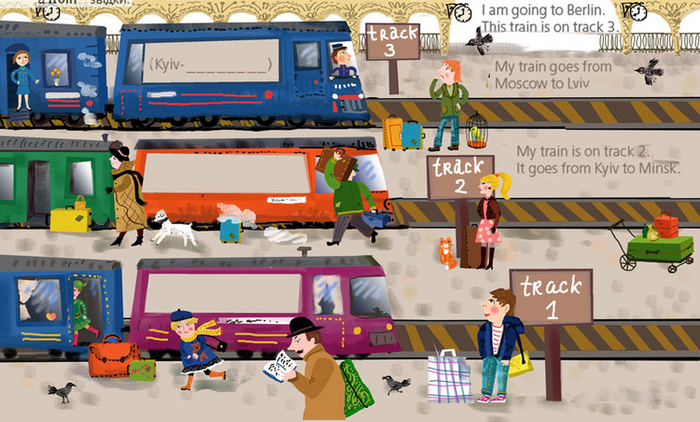
Task: Choose the empty label box on the purple train
Action: 223,292
